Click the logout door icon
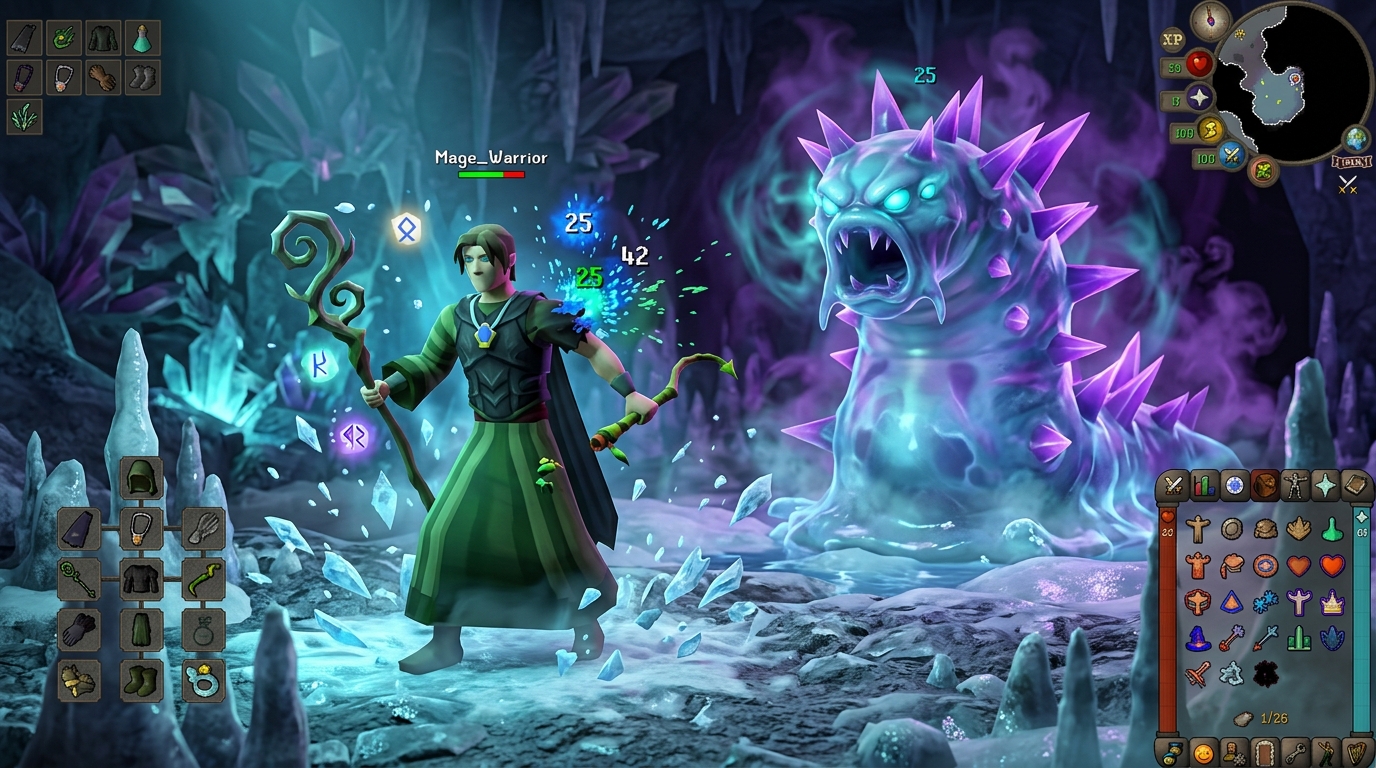The height and width of the screenshot is (768, 1376). [x=1262, y=752]
